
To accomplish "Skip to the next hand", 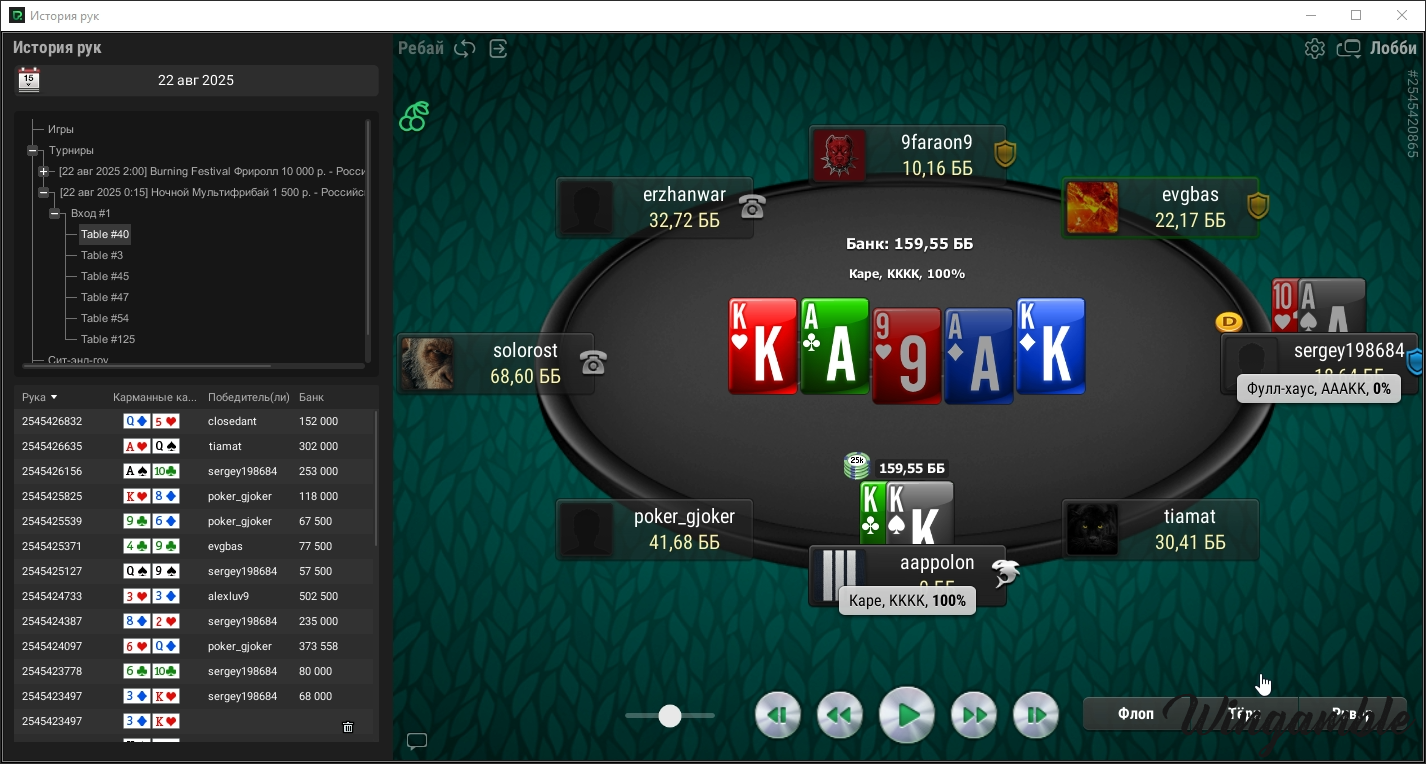I will (x=1036, y=715).
